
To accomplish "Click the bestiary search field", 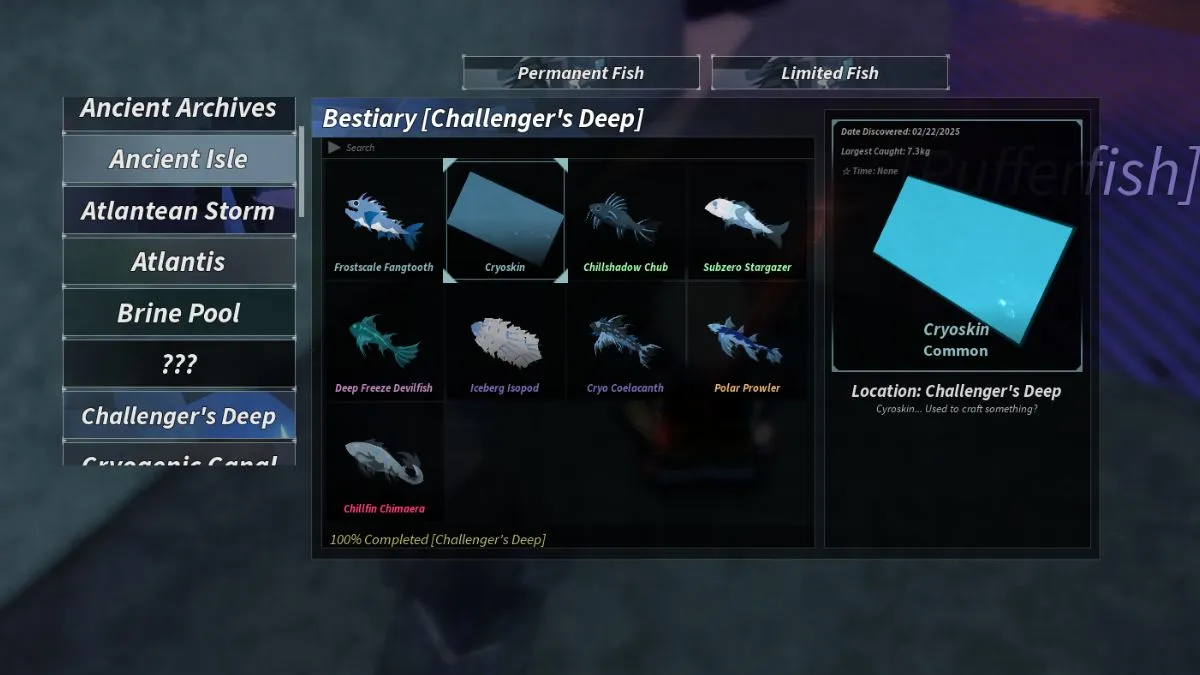I will (570, 148).
